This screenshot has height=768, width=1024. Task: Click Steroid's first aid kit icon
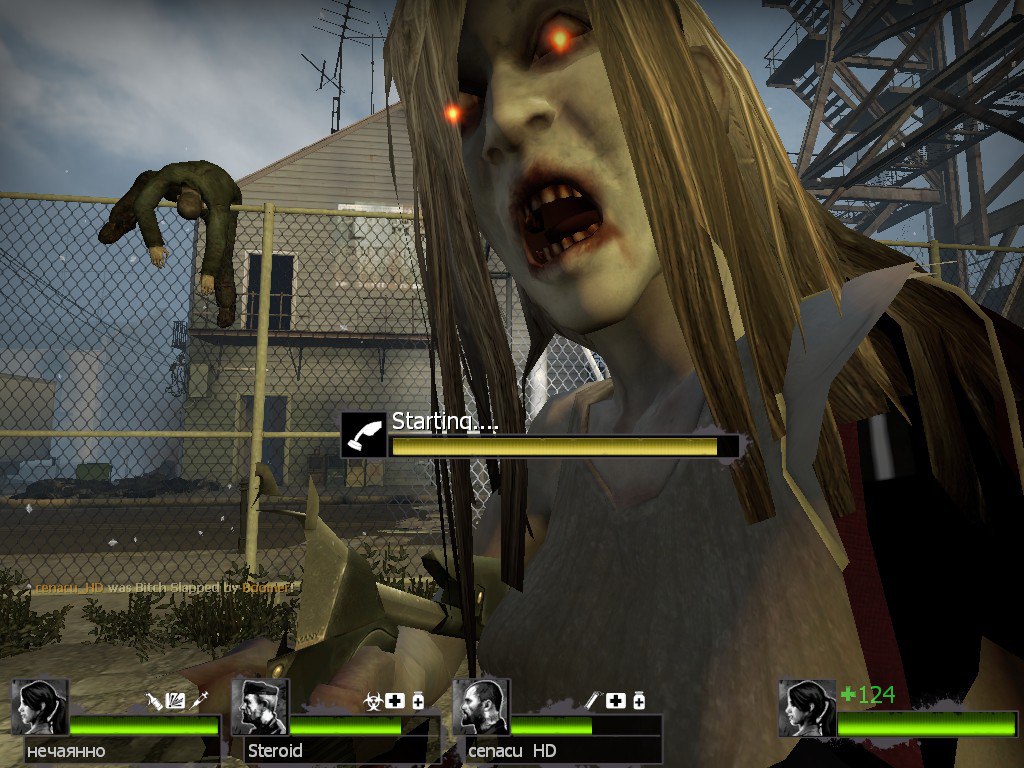coord(396,701)
